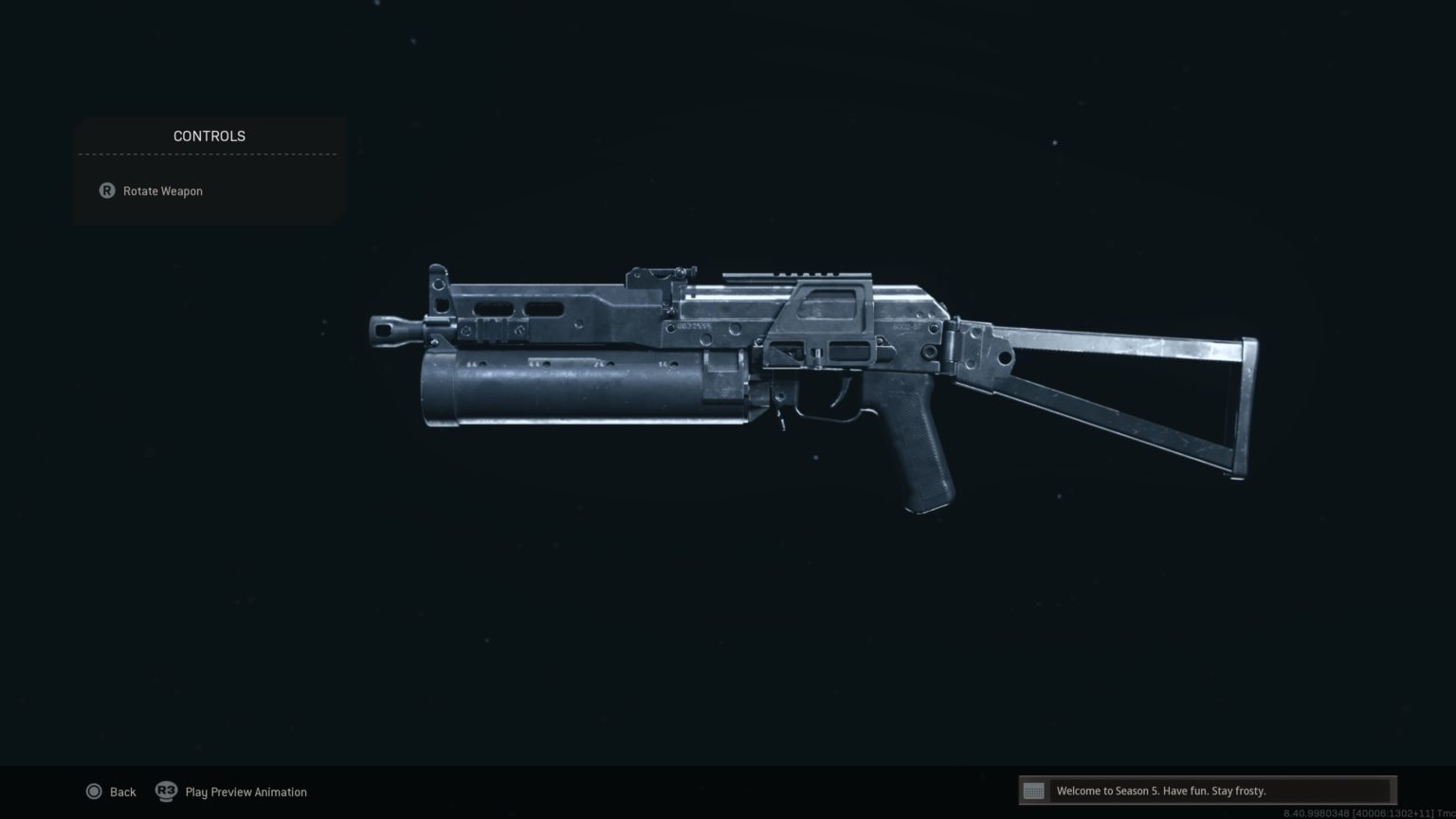This screenshot has width=1456, height=819.
Task: Click the R3 icon to preview animation
Action: tap(166, 792)
